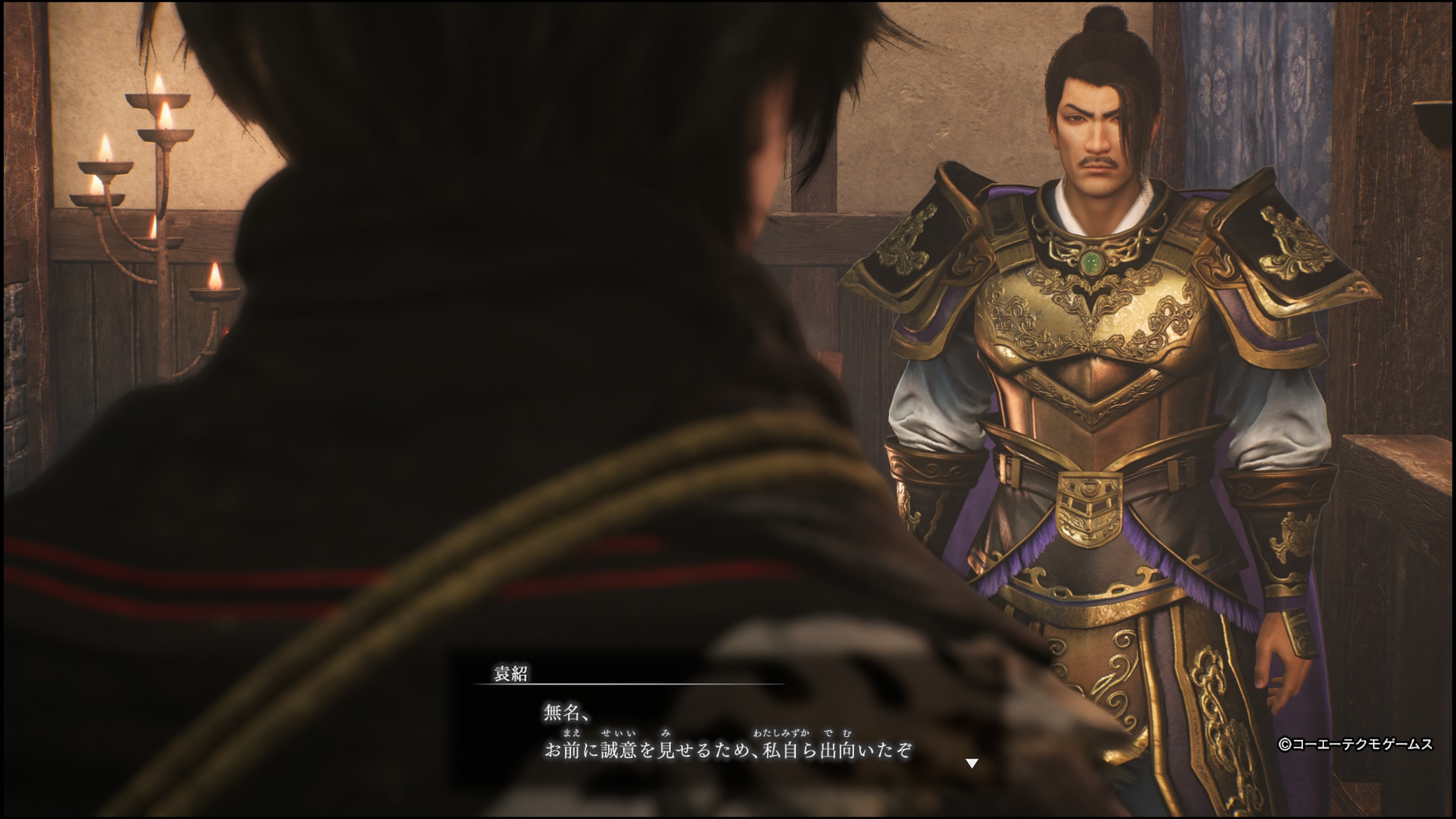Click the line reading 無名、
The width and height of the screenshot is (1456, 819).
click(x=564, y=713)
